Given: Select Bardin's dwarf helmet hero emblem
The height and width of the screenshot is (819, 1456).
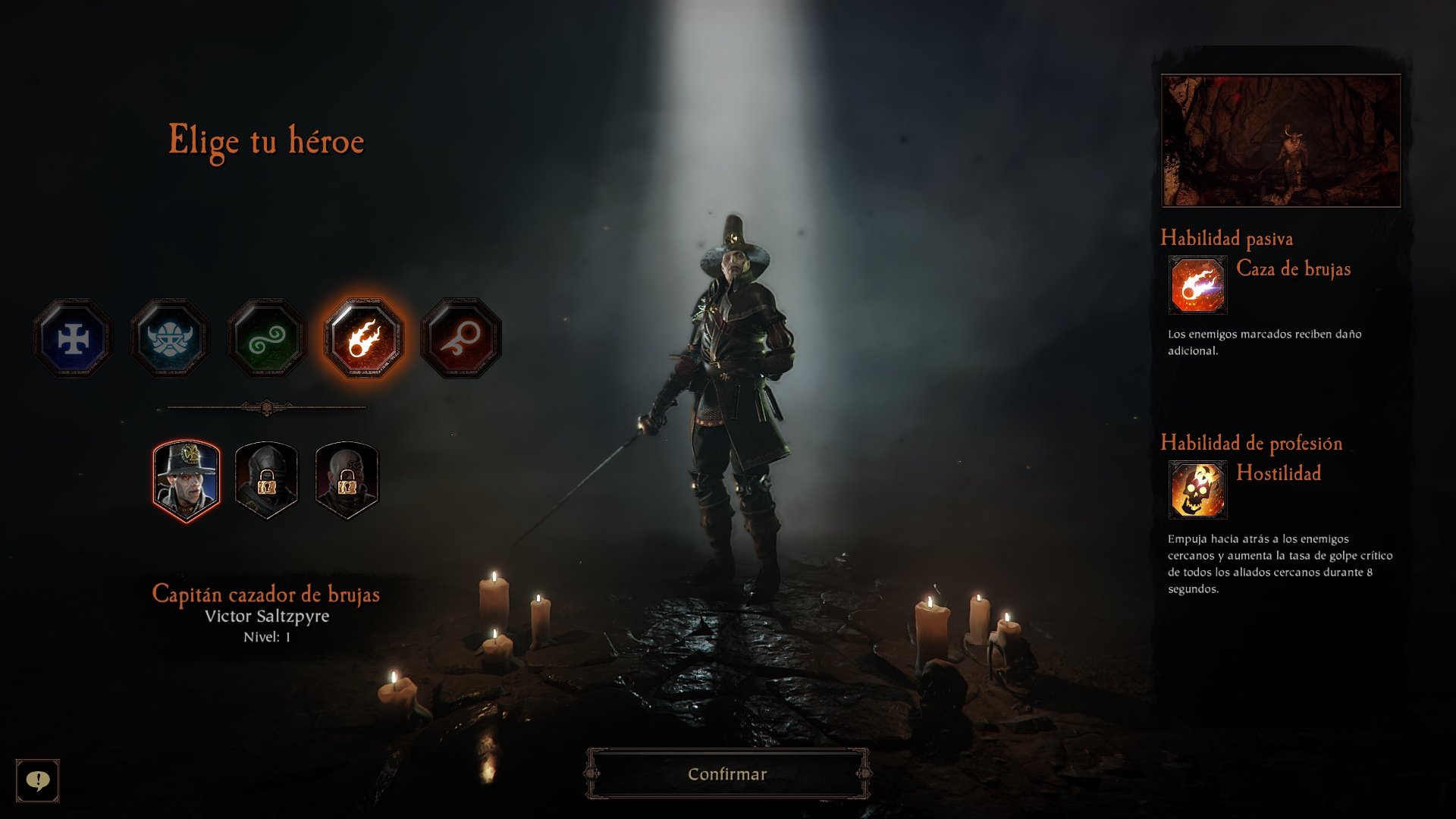Looking at the screenshot, I should [x=170, y=339].
